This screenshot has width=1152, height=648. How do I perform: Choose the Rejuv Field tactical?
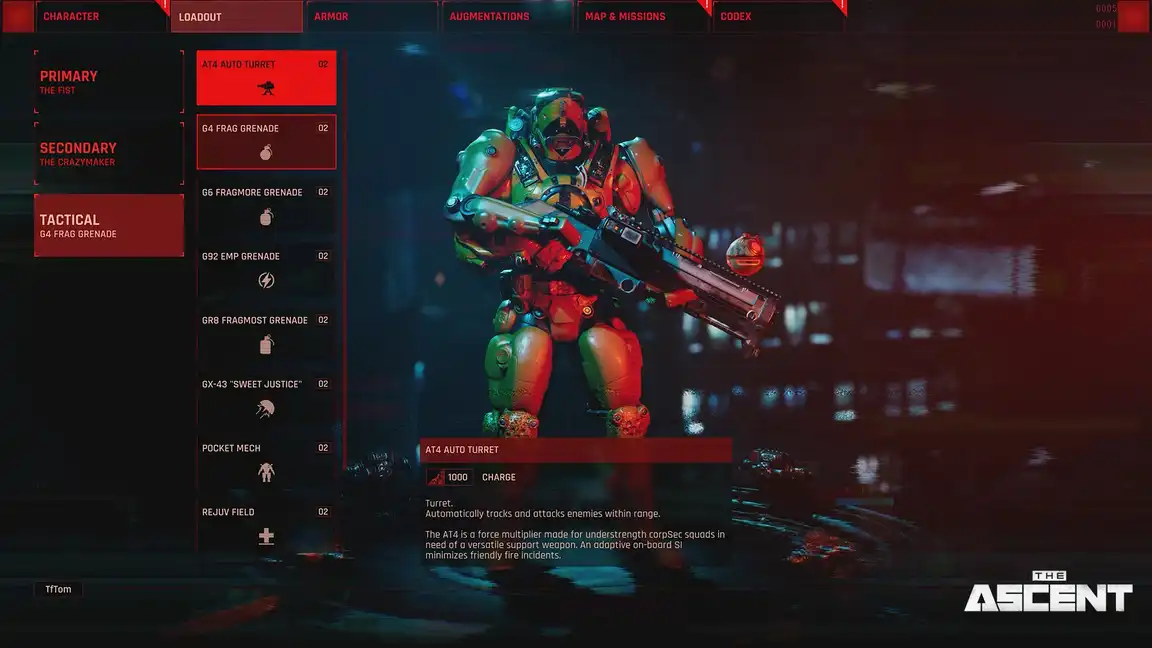click(x=266, y=526)
